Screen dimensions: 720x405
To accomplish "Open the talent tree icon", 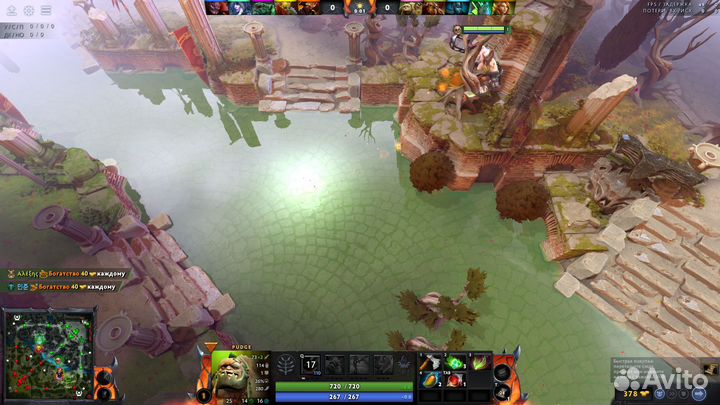I will click(288, 364).
